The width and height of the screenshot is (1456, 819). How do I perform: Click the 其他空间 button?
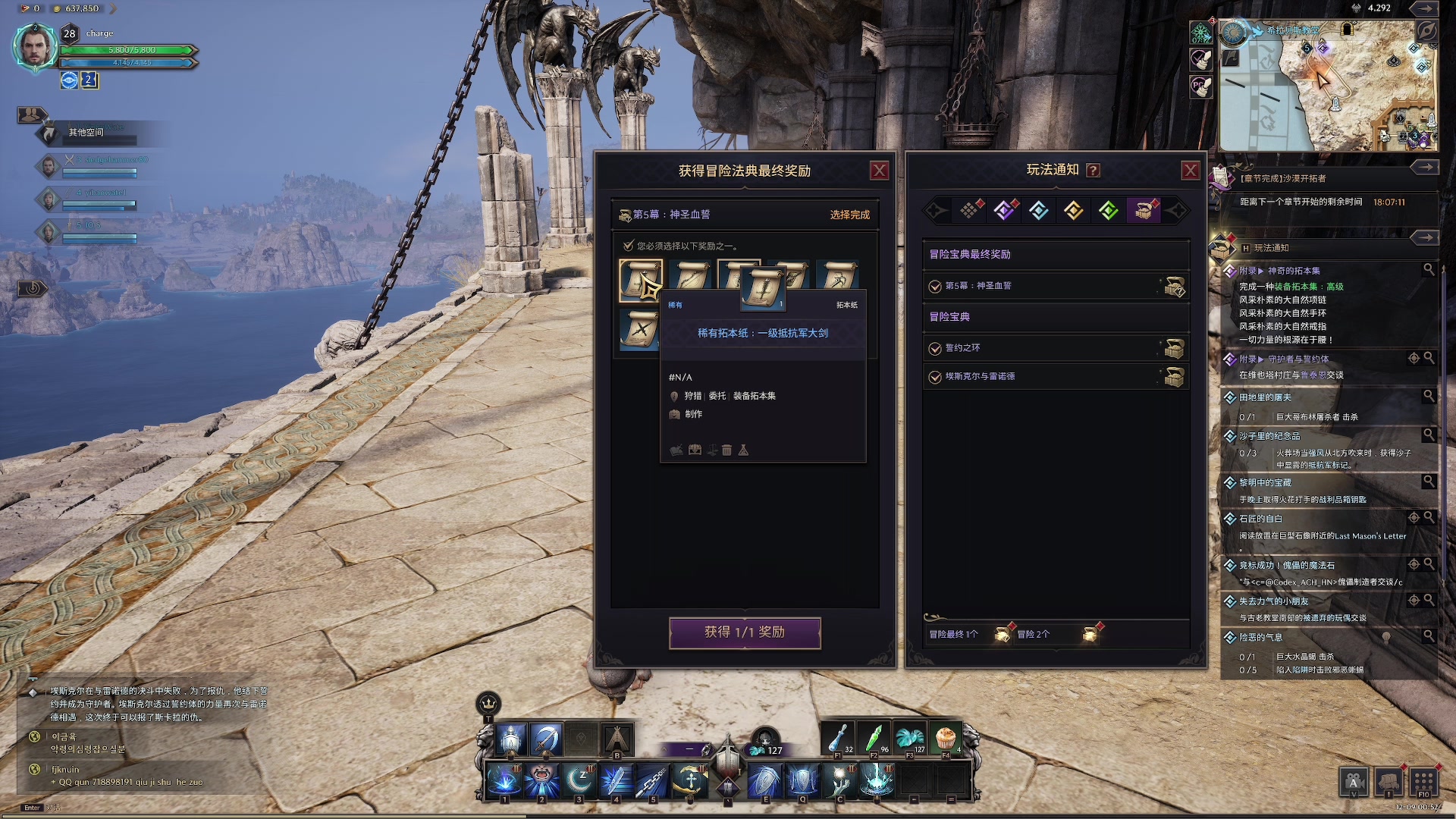click(86, 133)
